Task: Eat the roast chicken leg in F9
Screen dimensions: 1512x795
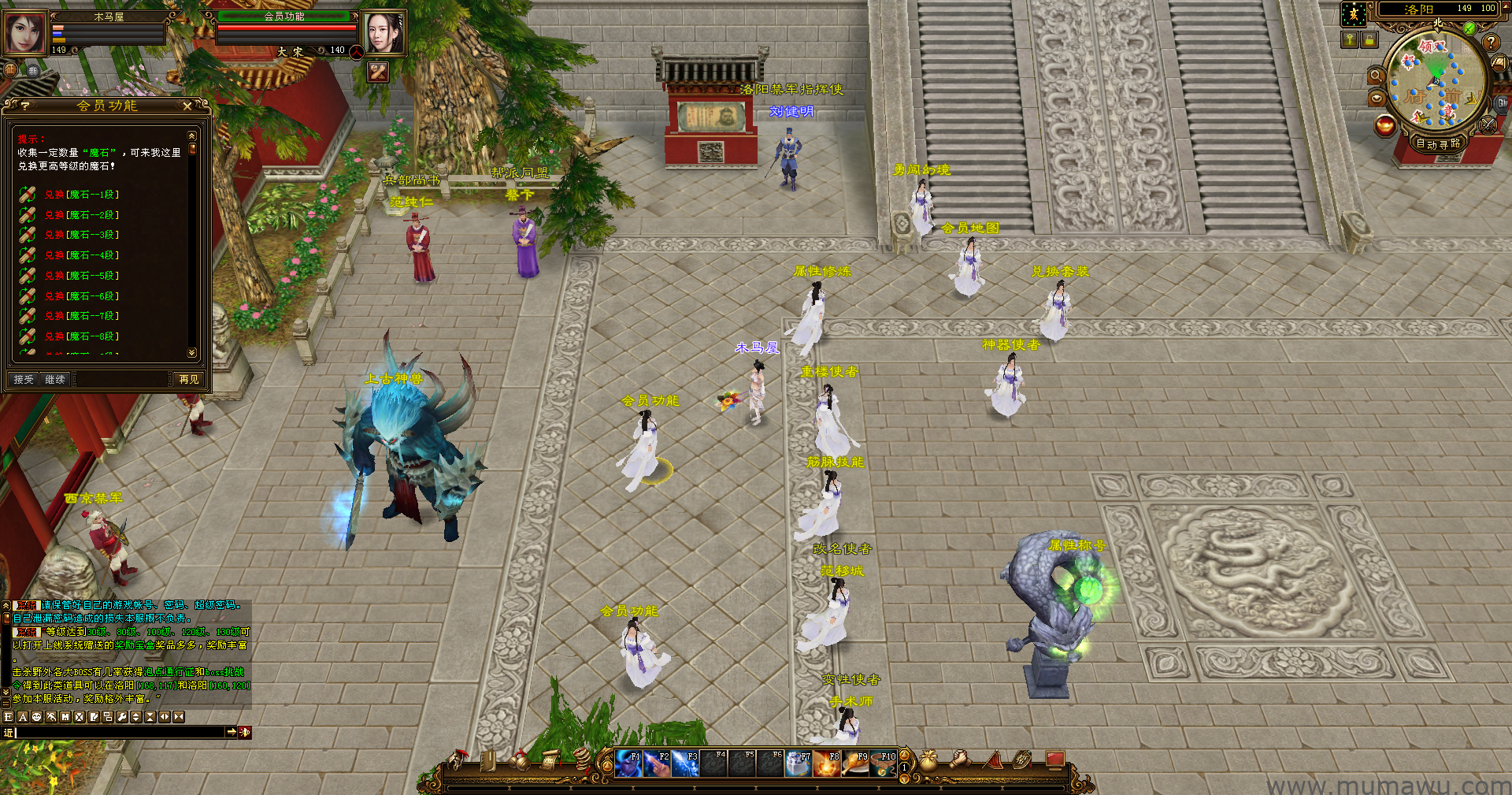Action: coord(854,763)
